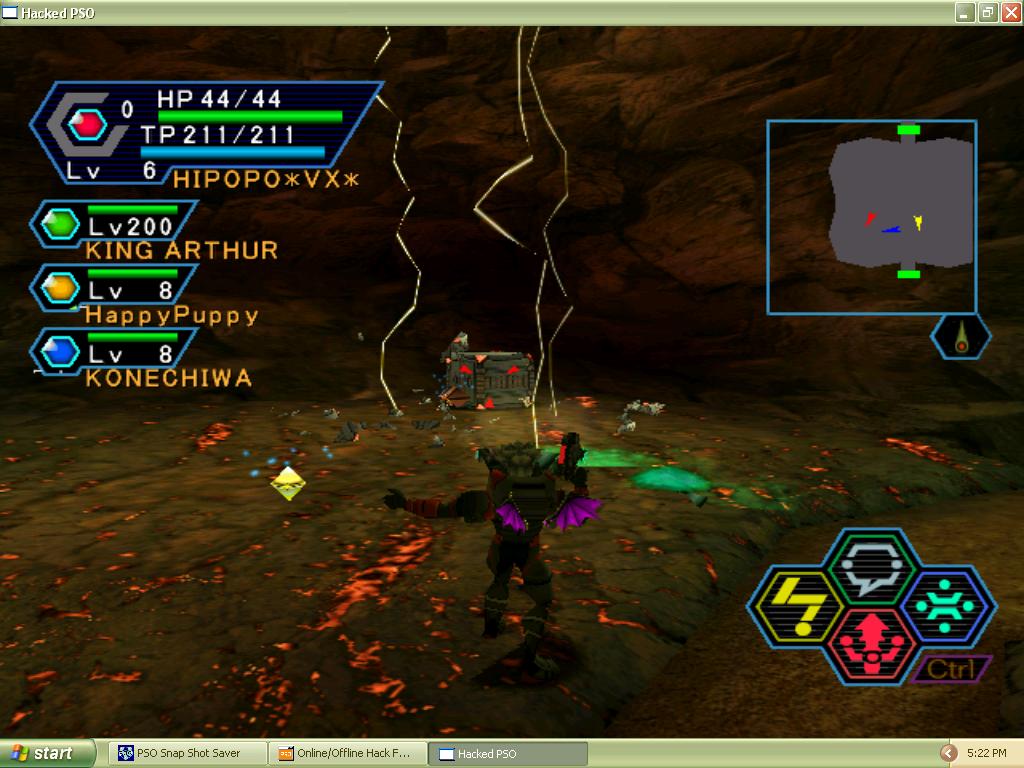Screen dimensions: 1024x768
Task: Minimize the Hacked PSO window
Action: [x=964, y=12]
